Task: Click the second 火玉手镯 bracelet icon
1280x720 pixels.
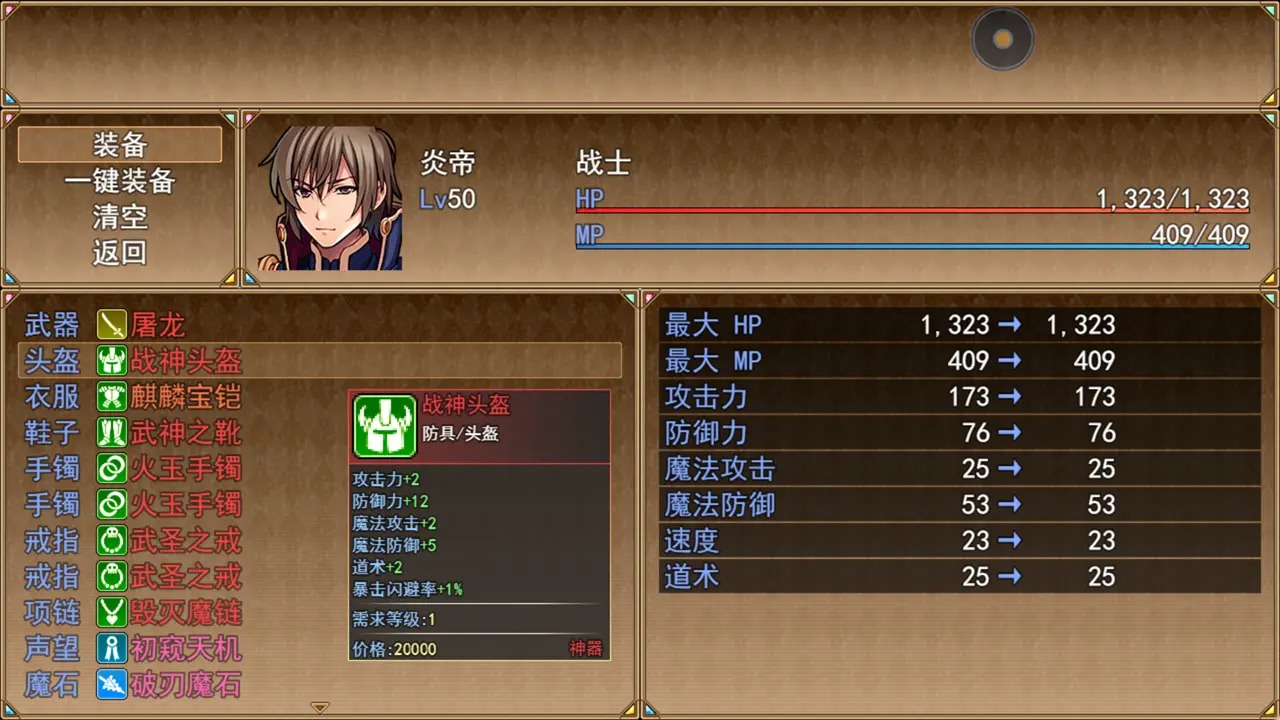Action: pyautogui.click(x=110, y=505)
